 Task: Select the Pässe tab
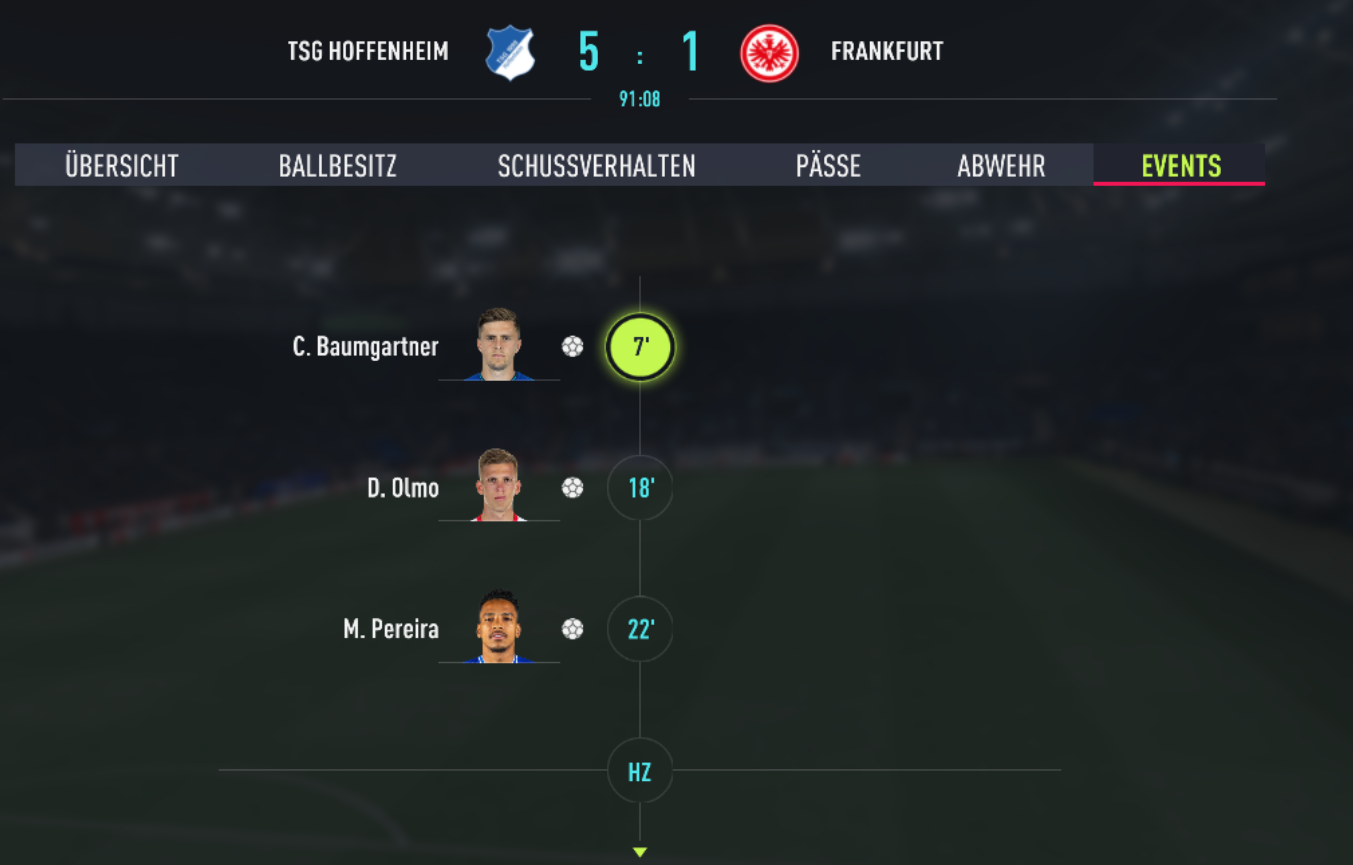pos(828,165)
